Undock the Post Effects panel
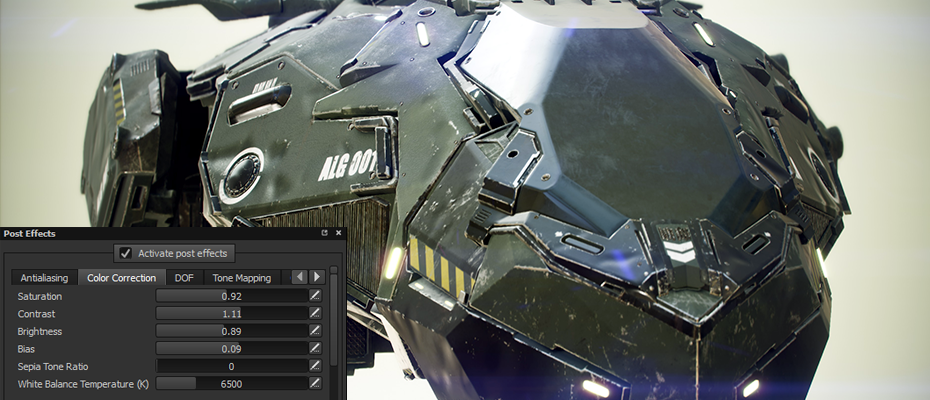 [324, 233]
